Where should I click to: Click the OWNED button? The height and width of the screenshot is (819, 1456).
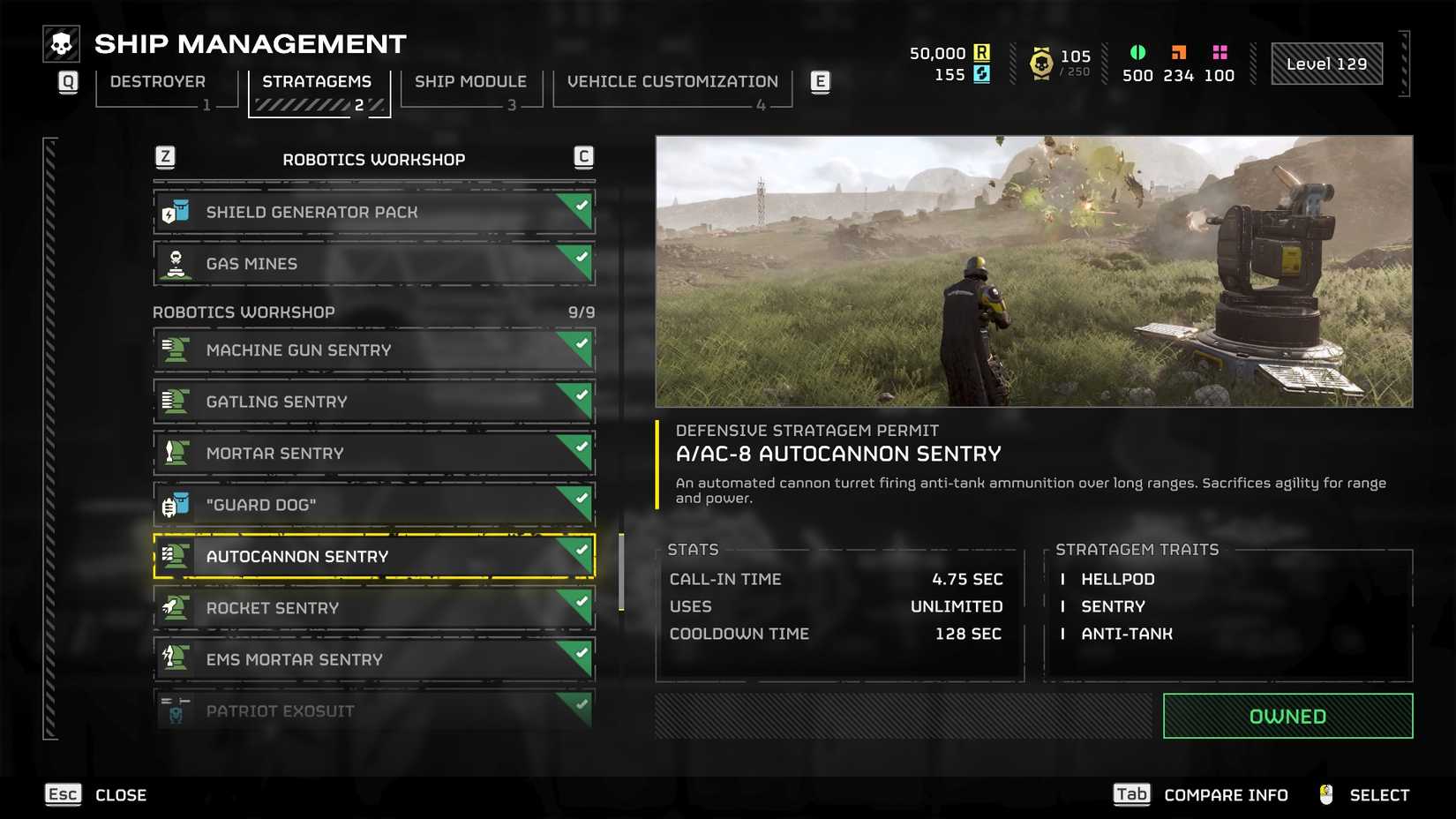1287,716
